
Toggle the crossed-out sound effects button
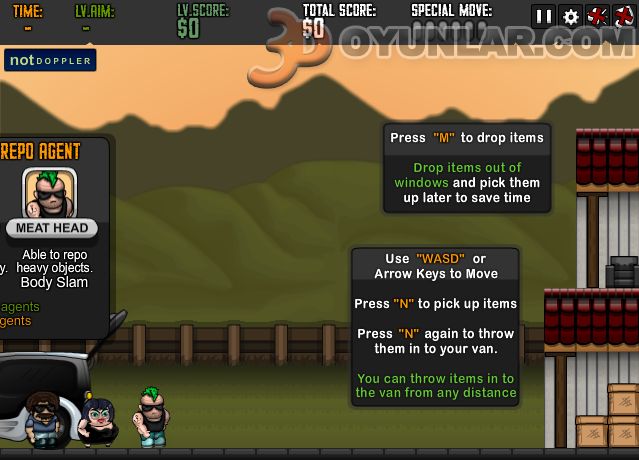point(598,16)
